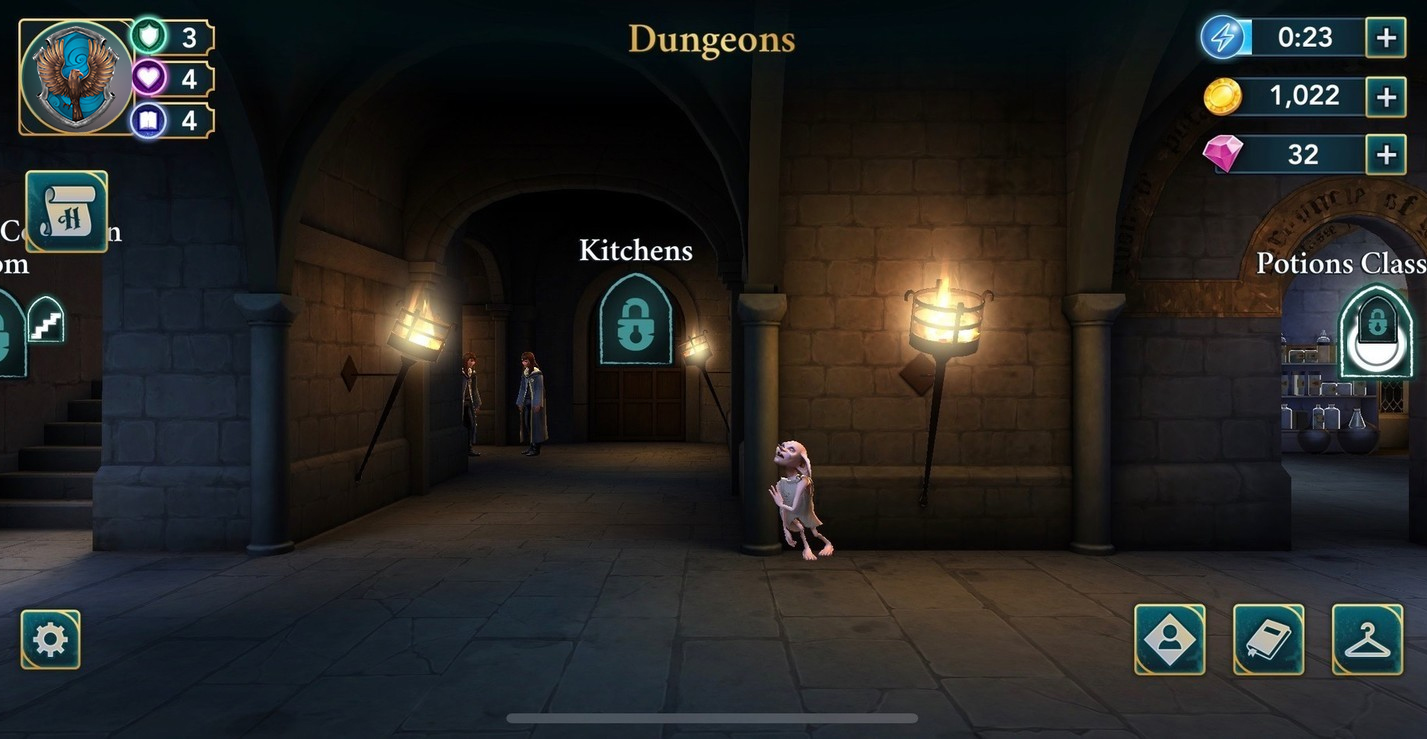Screen dimensions: 1427x739
Task: Open the friends portrait menu
Action: point(1169,639)
